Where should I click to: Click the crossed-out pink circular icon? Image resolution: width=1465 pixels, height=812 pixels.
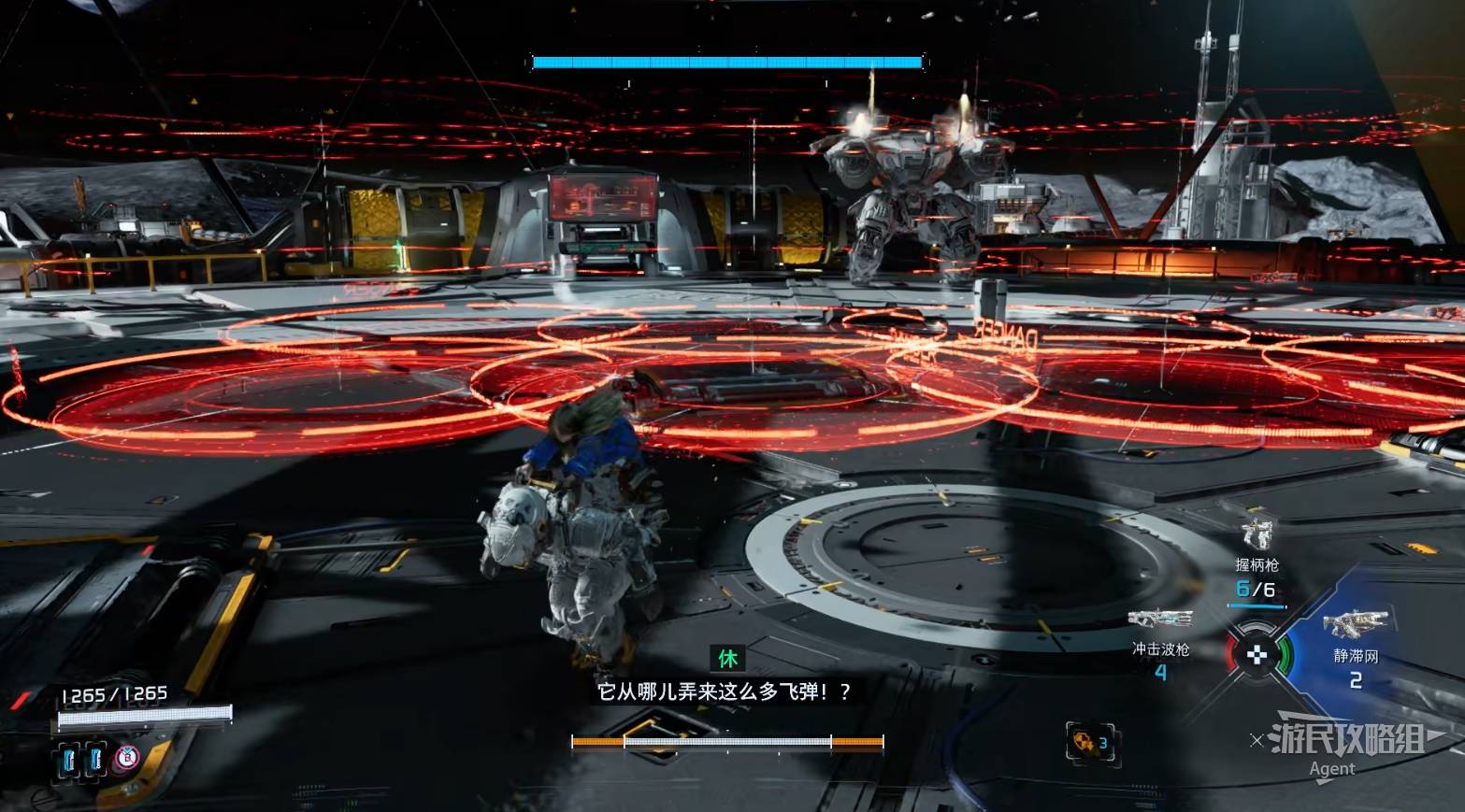[x=127, y=758]
